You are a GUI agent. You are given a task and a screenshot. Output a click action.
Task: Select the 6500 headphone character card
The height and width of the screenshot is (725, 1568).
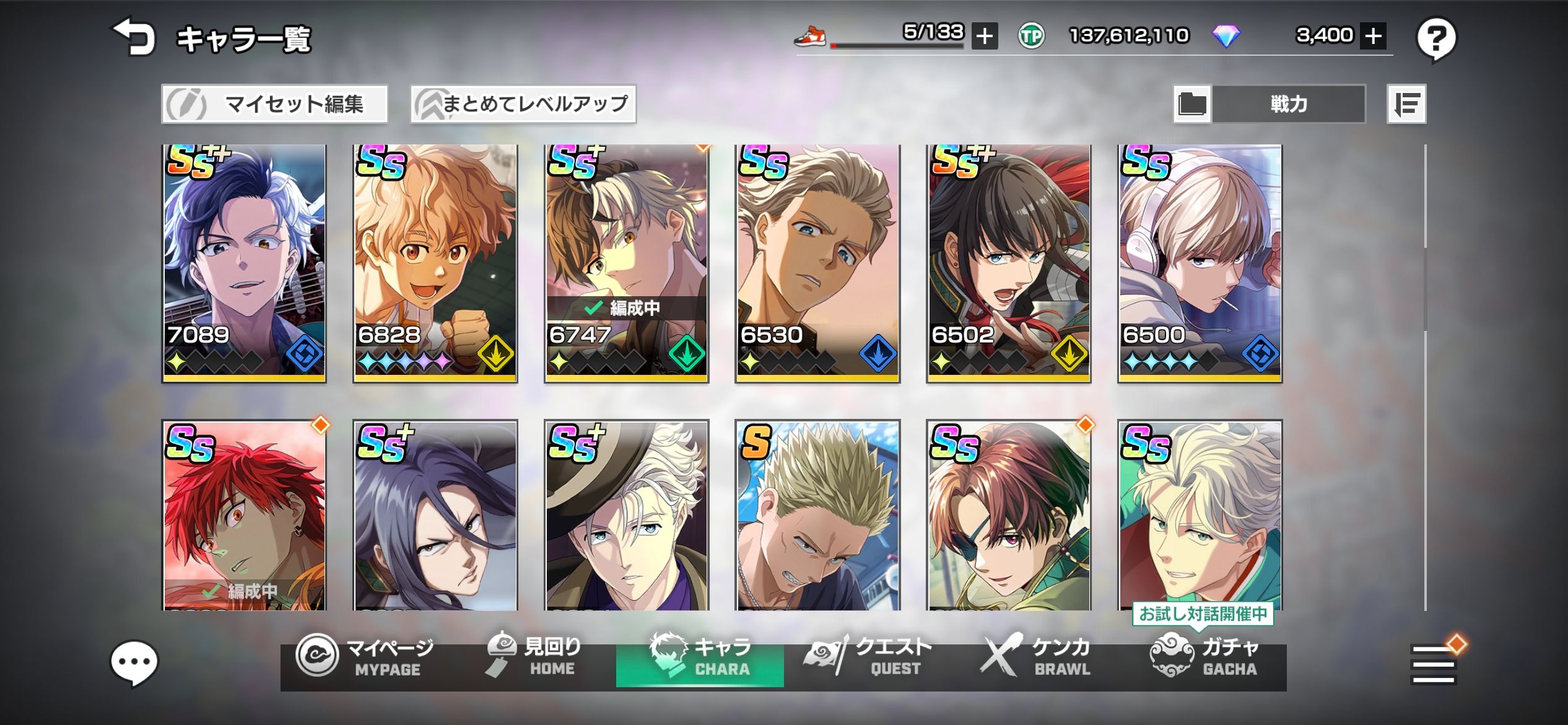(1200, 263)
